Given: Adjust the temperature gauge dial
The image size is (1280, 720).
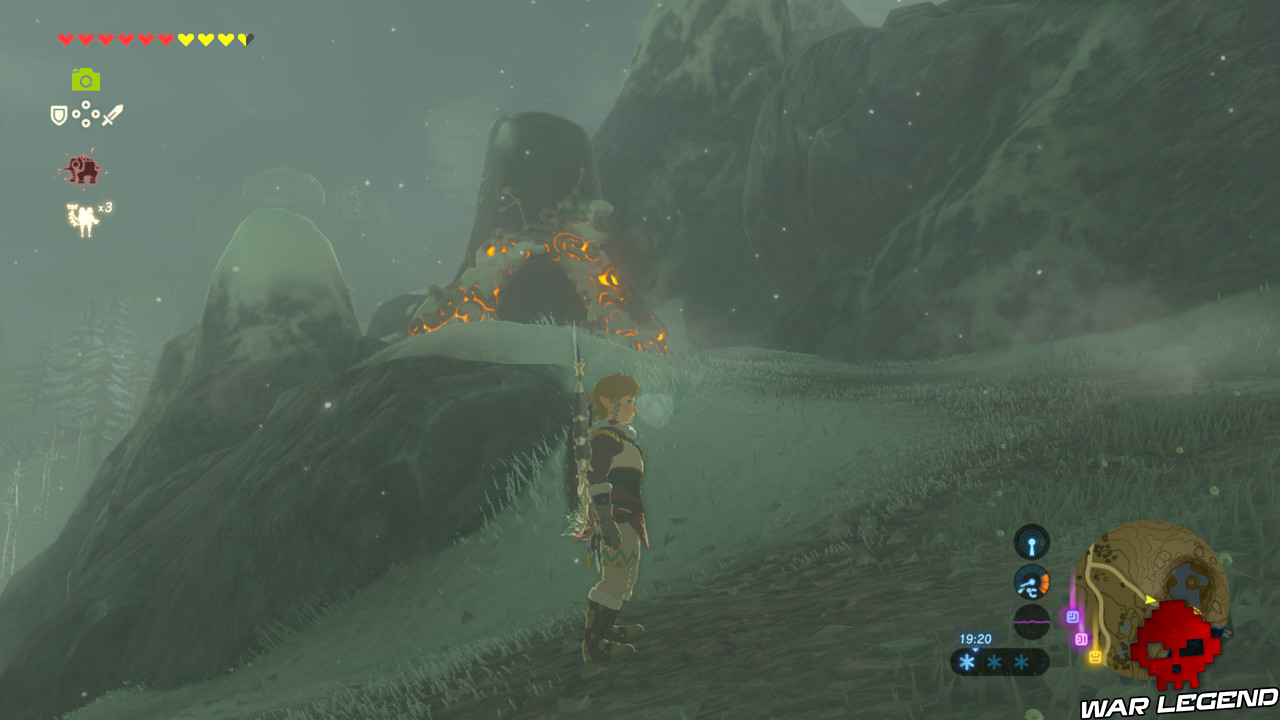Looking at the screenshot, I should coord(1032,582).
